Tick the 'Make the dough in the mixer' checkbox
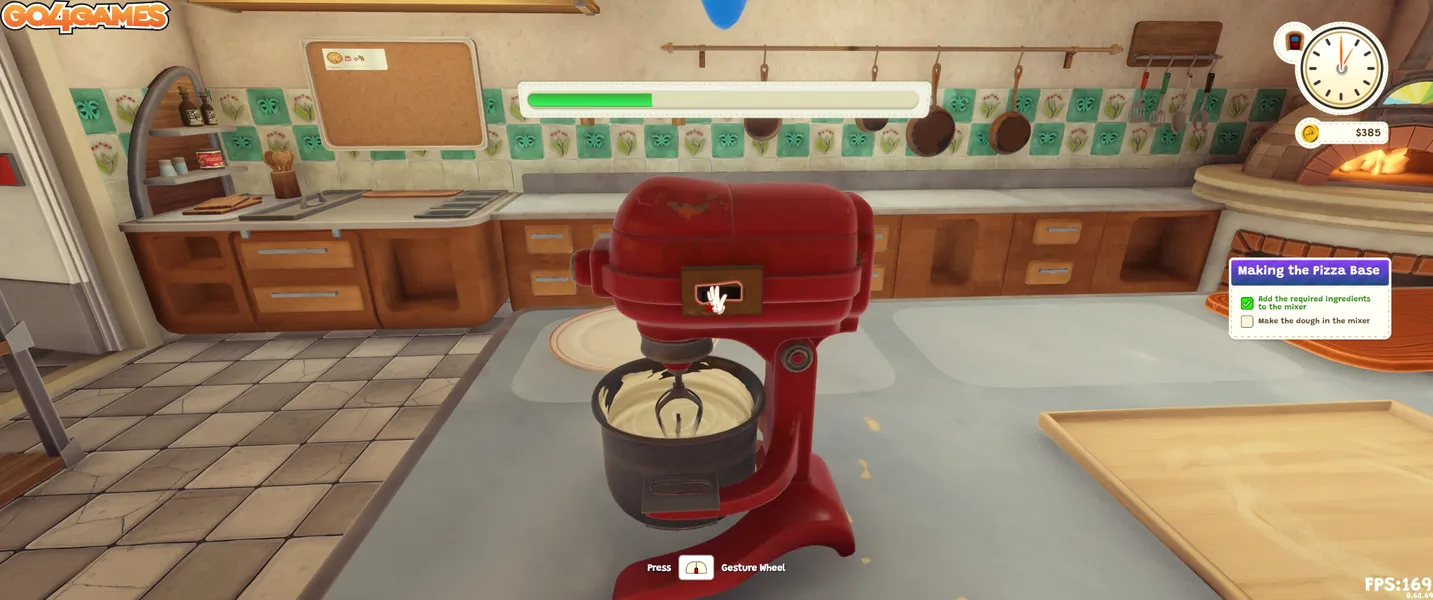Viewport: 1433px width, 600px height. 1247,321
